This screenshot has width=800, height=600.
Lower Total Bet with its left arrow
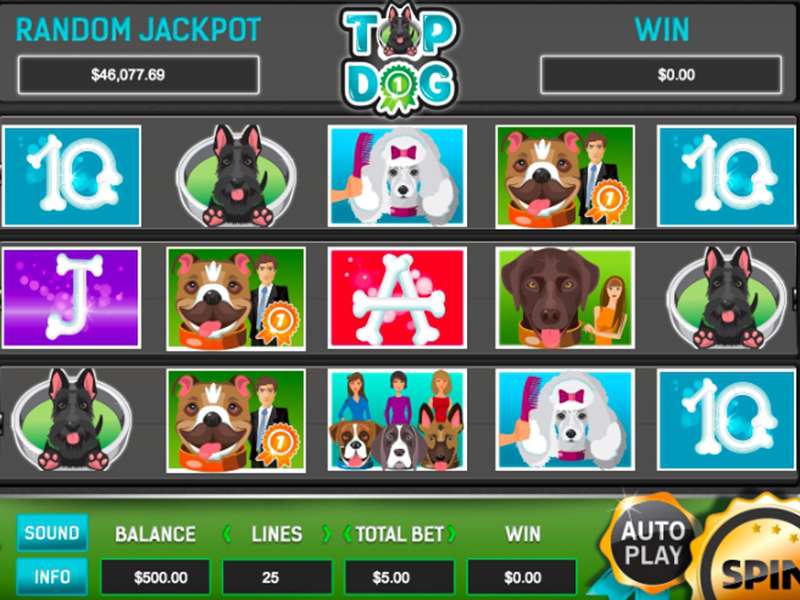click(x=348, y=534)
